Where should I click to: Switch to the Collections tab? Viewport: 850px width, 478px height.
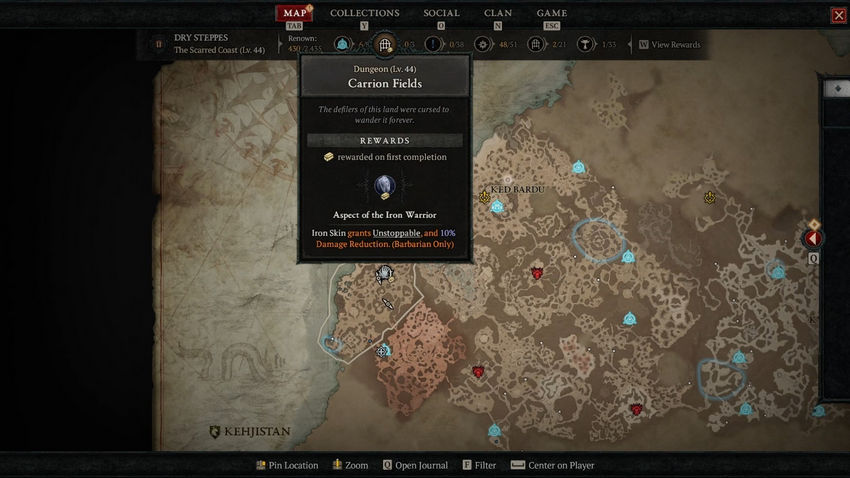(364, 13)
